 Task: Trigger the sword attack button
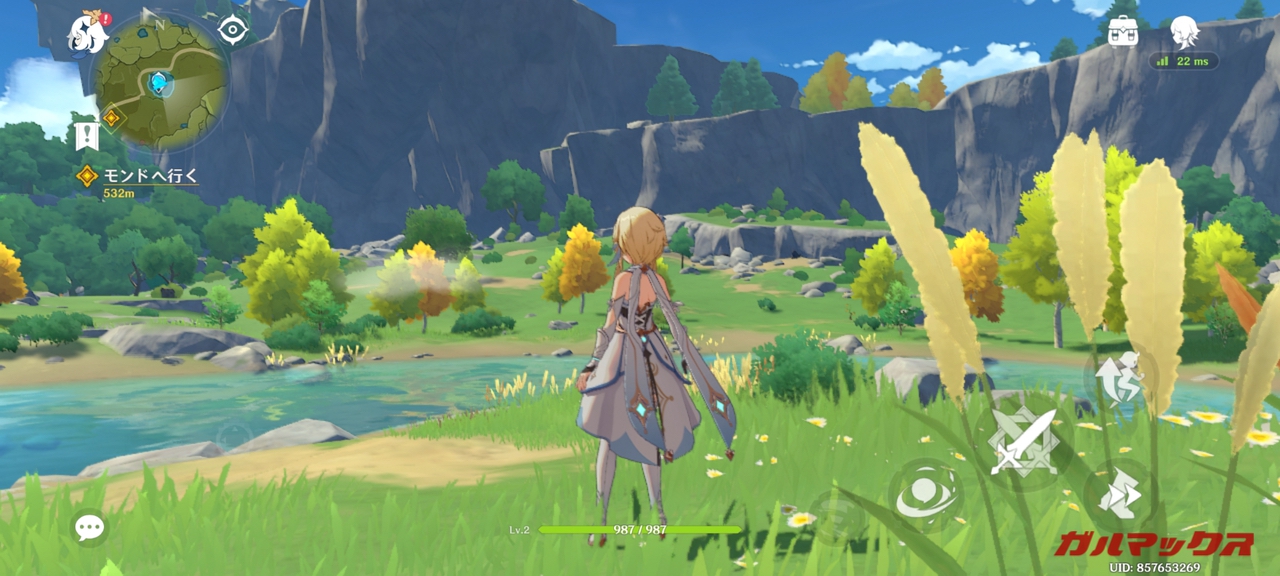click(1022, 441)
